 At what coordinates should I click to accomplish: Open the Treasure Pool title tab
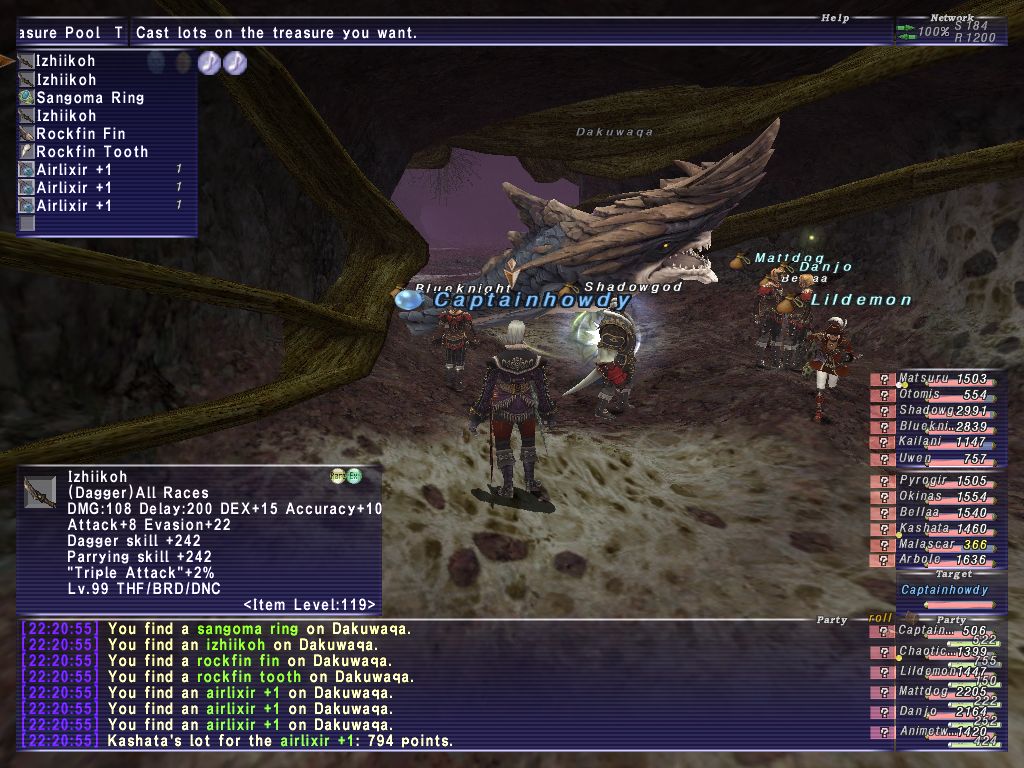point(70,33)
